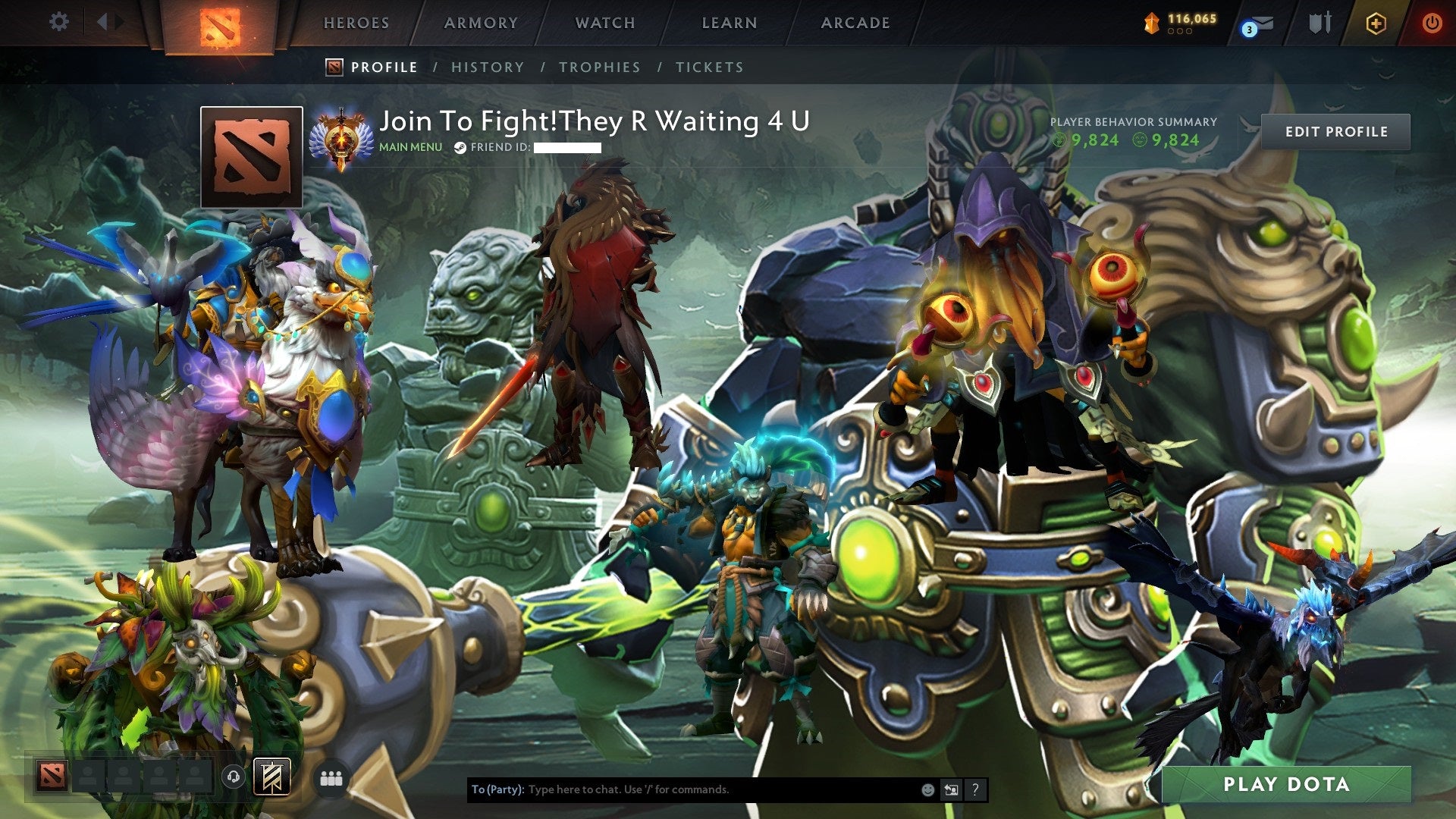Toggle voice chat with the headset icon

(x=234, y=778)
